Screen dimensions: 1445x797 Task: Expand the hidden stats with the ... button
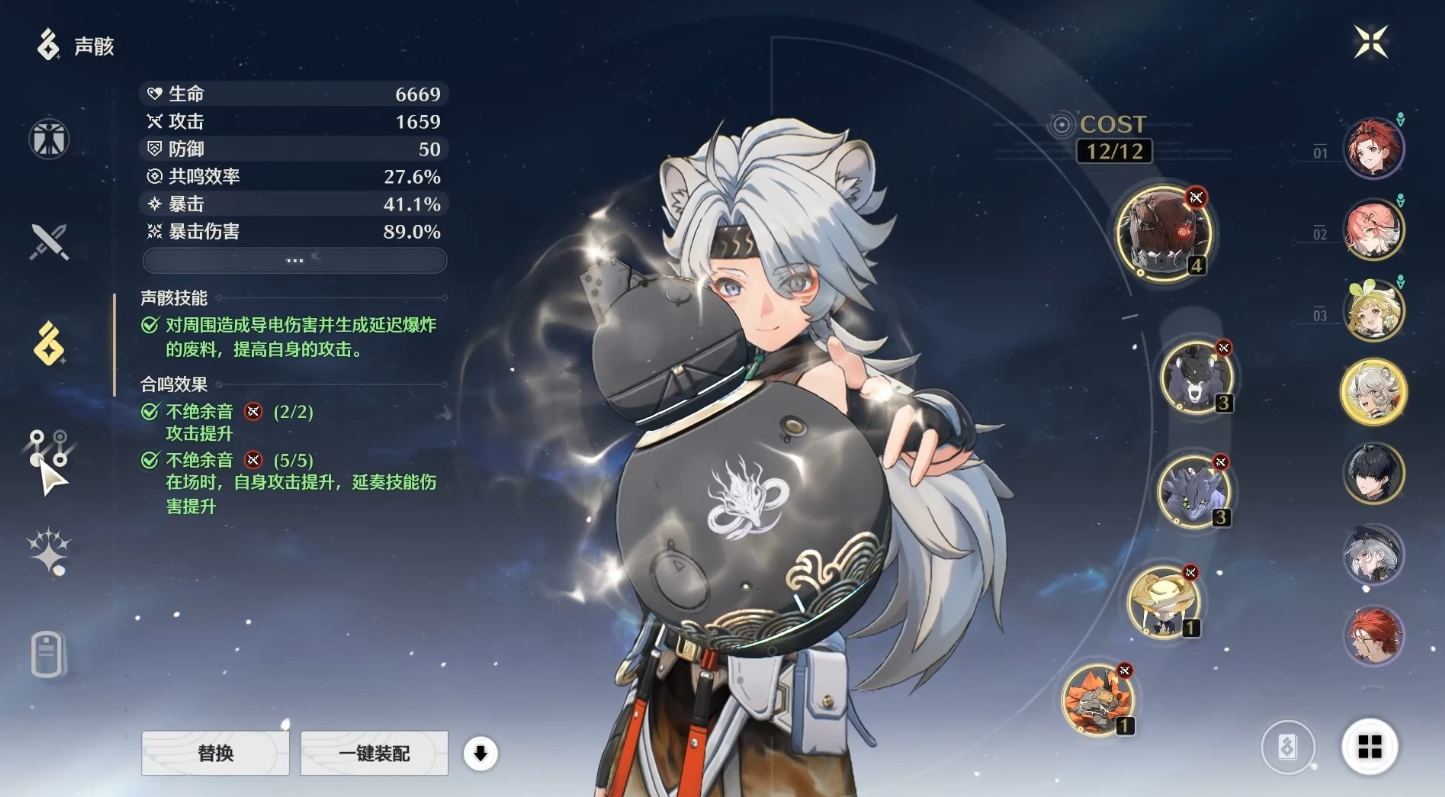tap(294, 260)
